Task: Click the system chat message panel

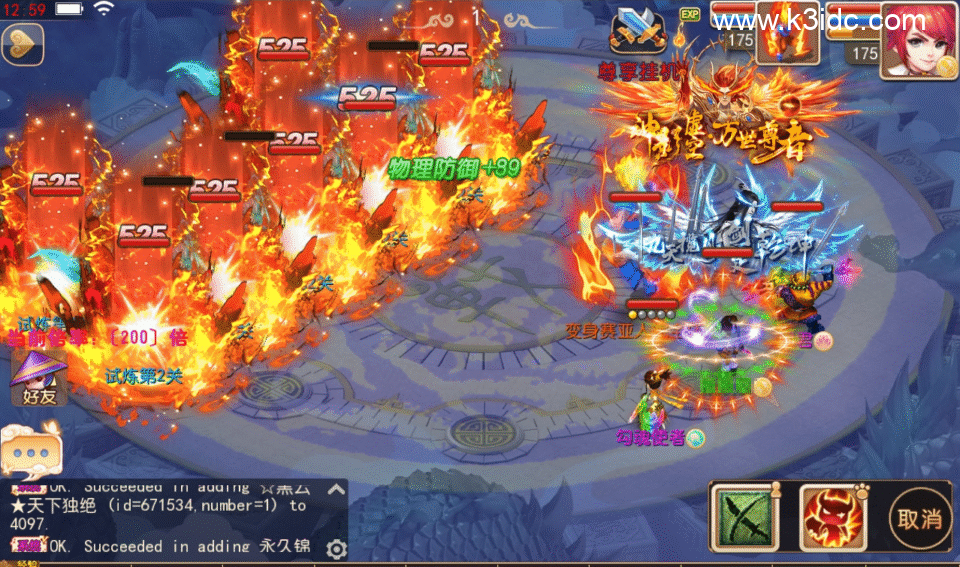Action: 165,518
